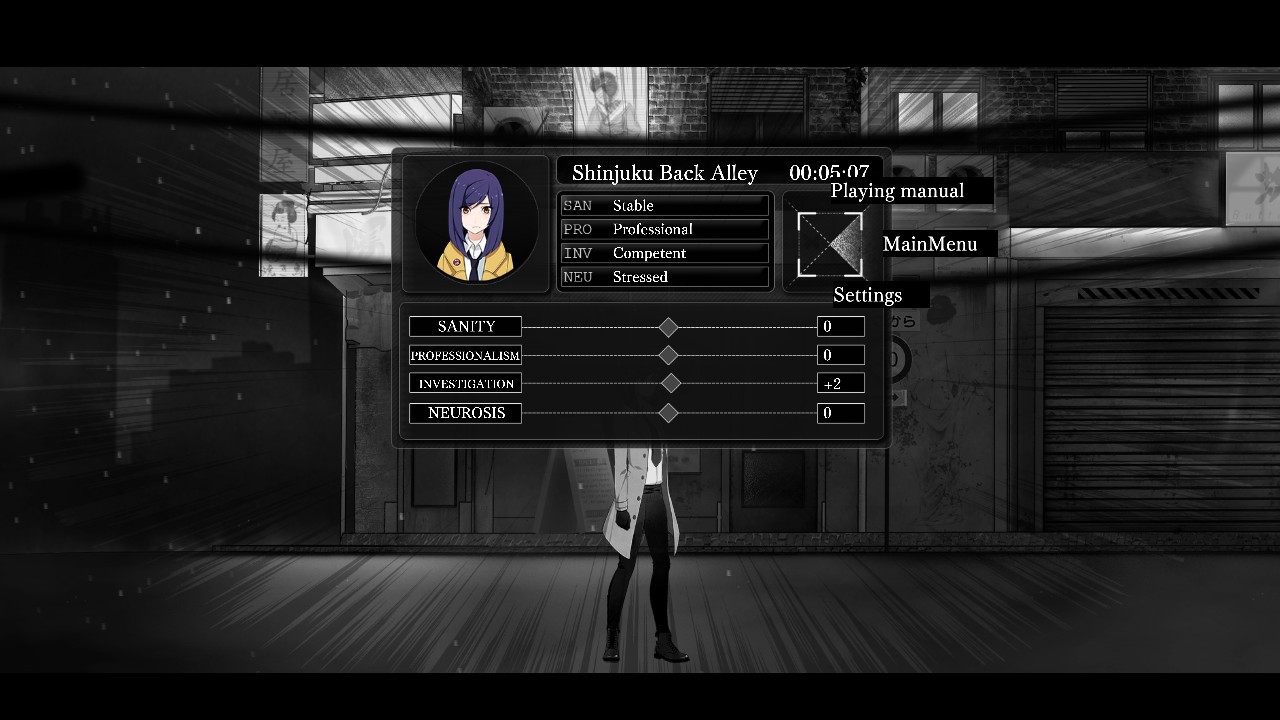This screenshot has height=720, width=1280.
Task: Click the Neurosis slider diamond
Action: 669,413
